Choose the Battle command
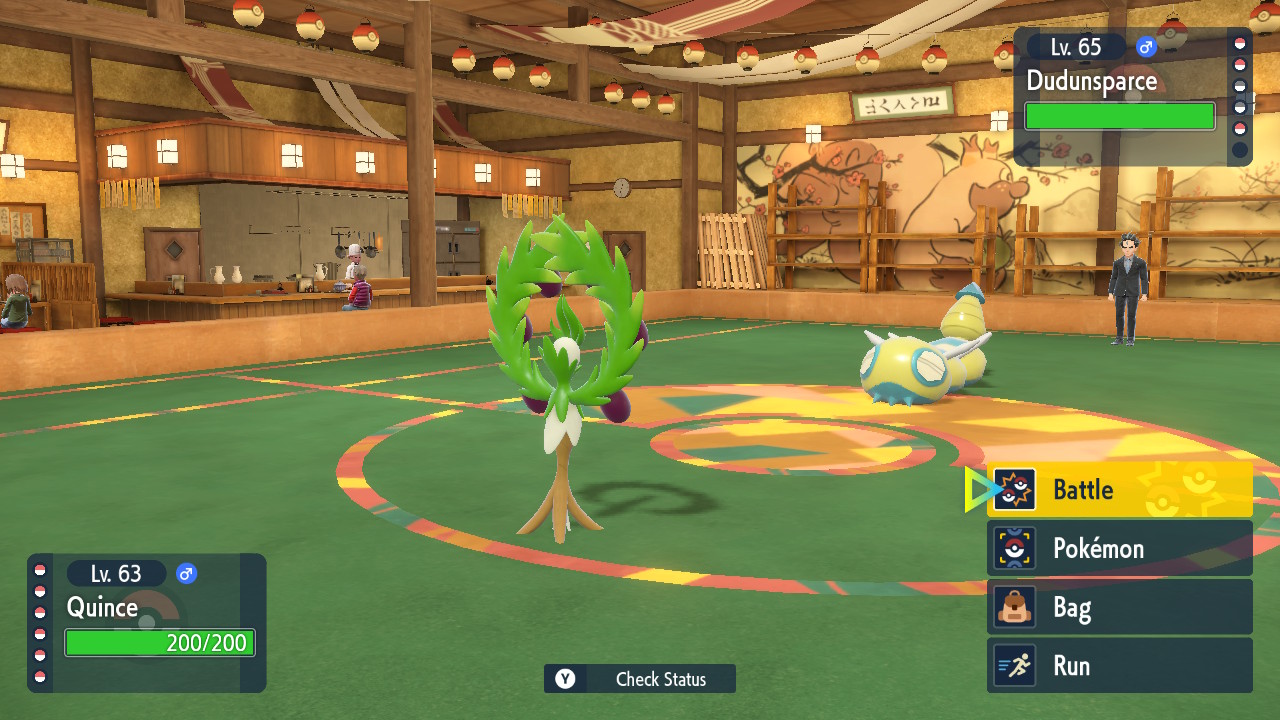This screenshot has height=720, width=1280. (1119, 490)
